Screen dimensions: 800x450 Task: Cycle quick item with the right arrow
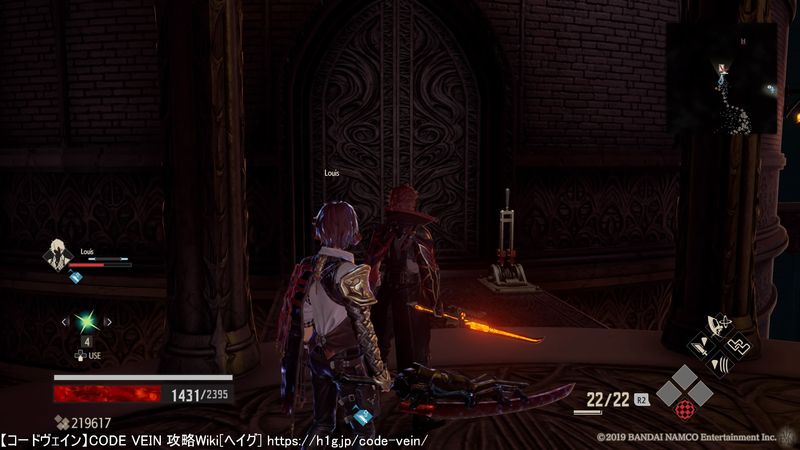click(108, 322)
